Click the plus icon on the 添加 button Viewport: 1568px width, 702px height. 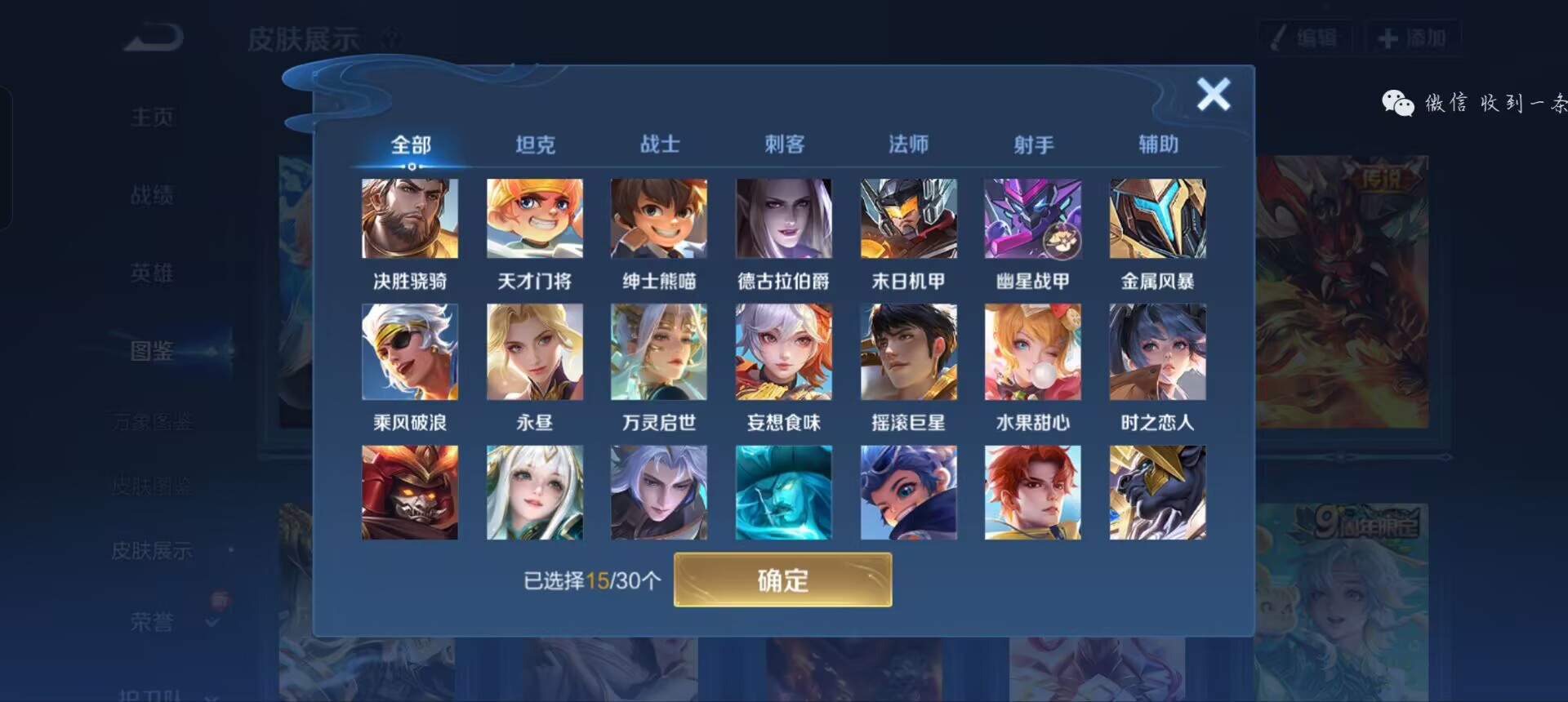[x=1388, y=36]
